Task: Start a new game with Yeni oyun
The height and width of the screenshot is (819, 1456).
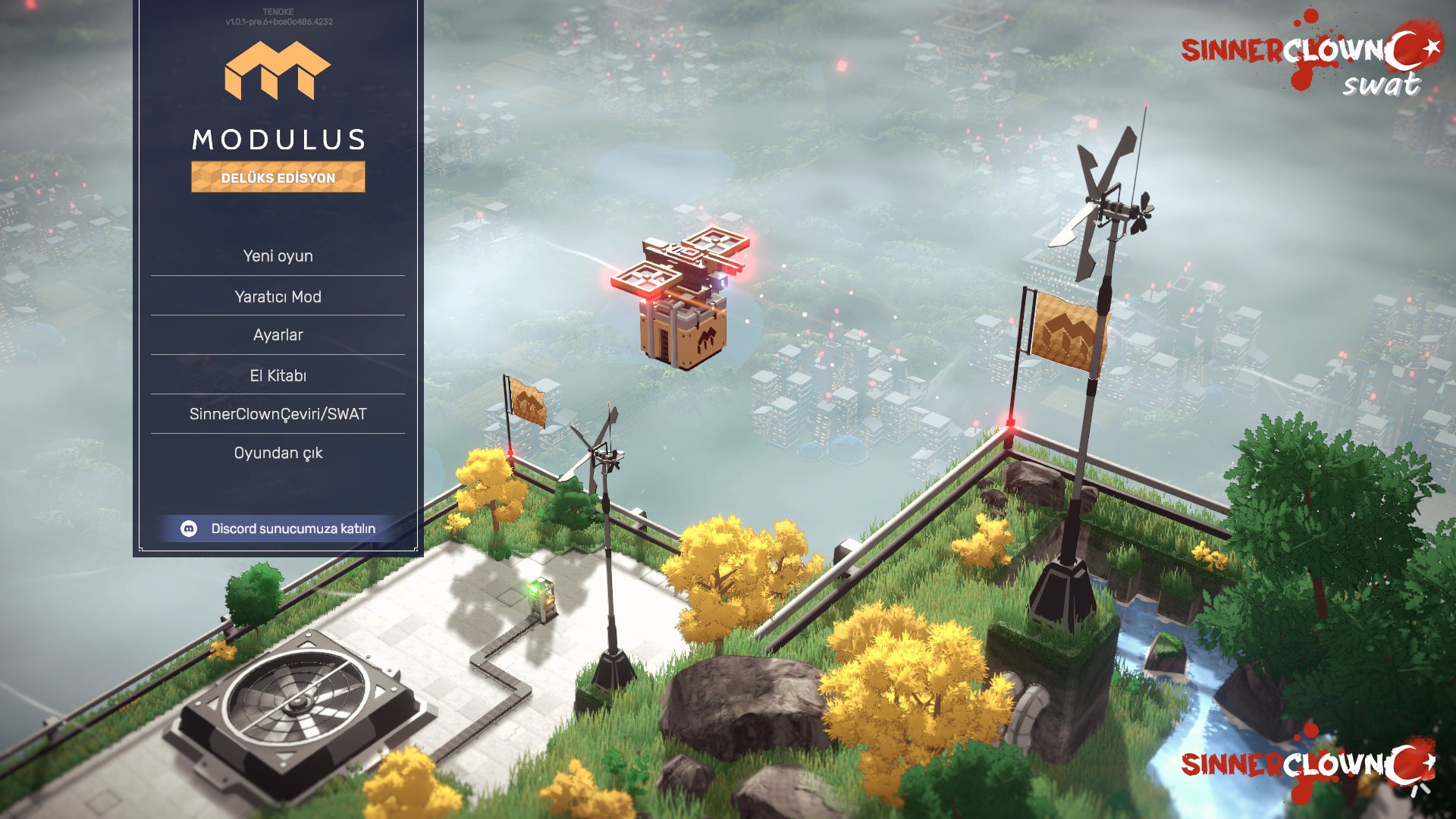Action: pos(278,256)
